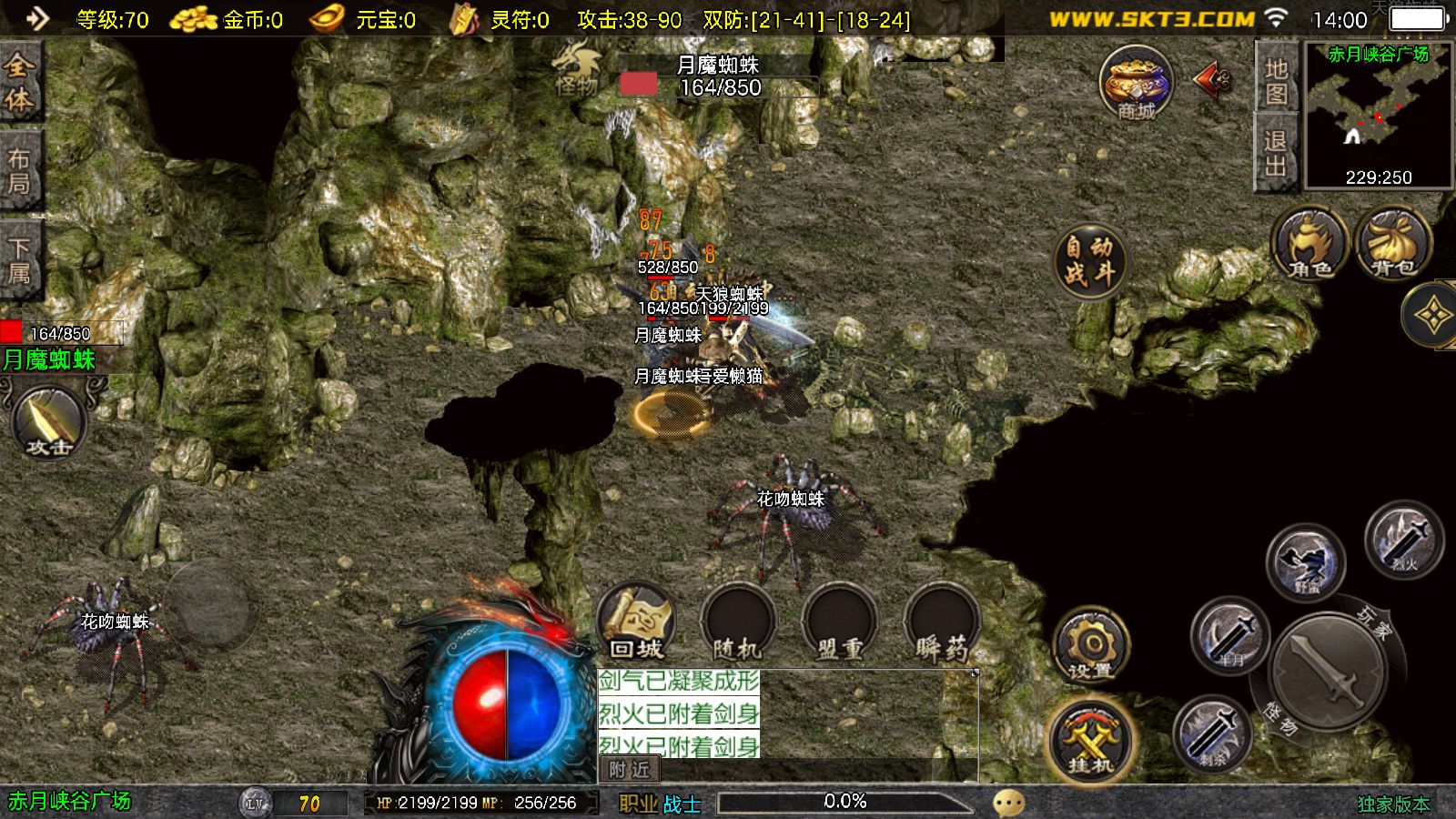The image size is (1456, 819).
Task: Open the 地图 map panel
Action: [1276, 81]
